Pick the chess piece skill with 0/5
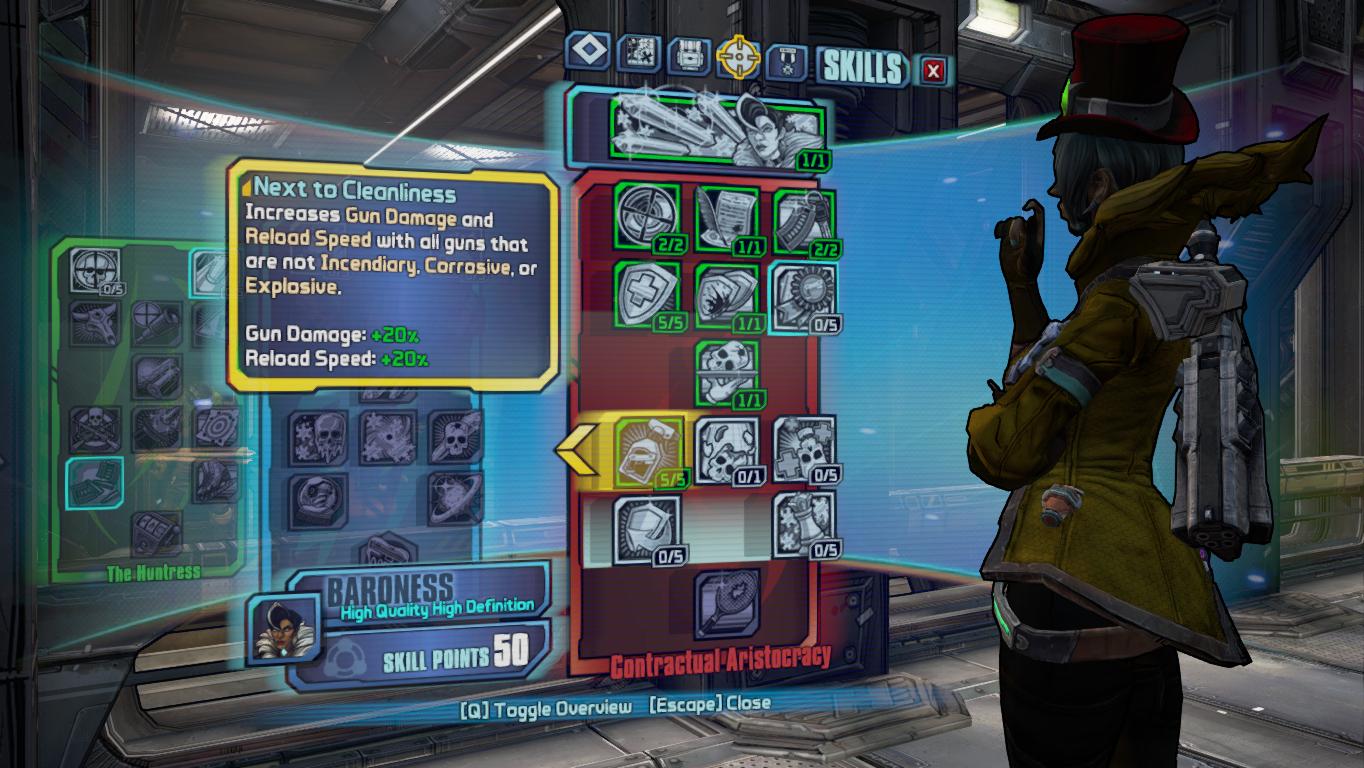Viewport: 1364px width, 768px height. tap(804, 524)
